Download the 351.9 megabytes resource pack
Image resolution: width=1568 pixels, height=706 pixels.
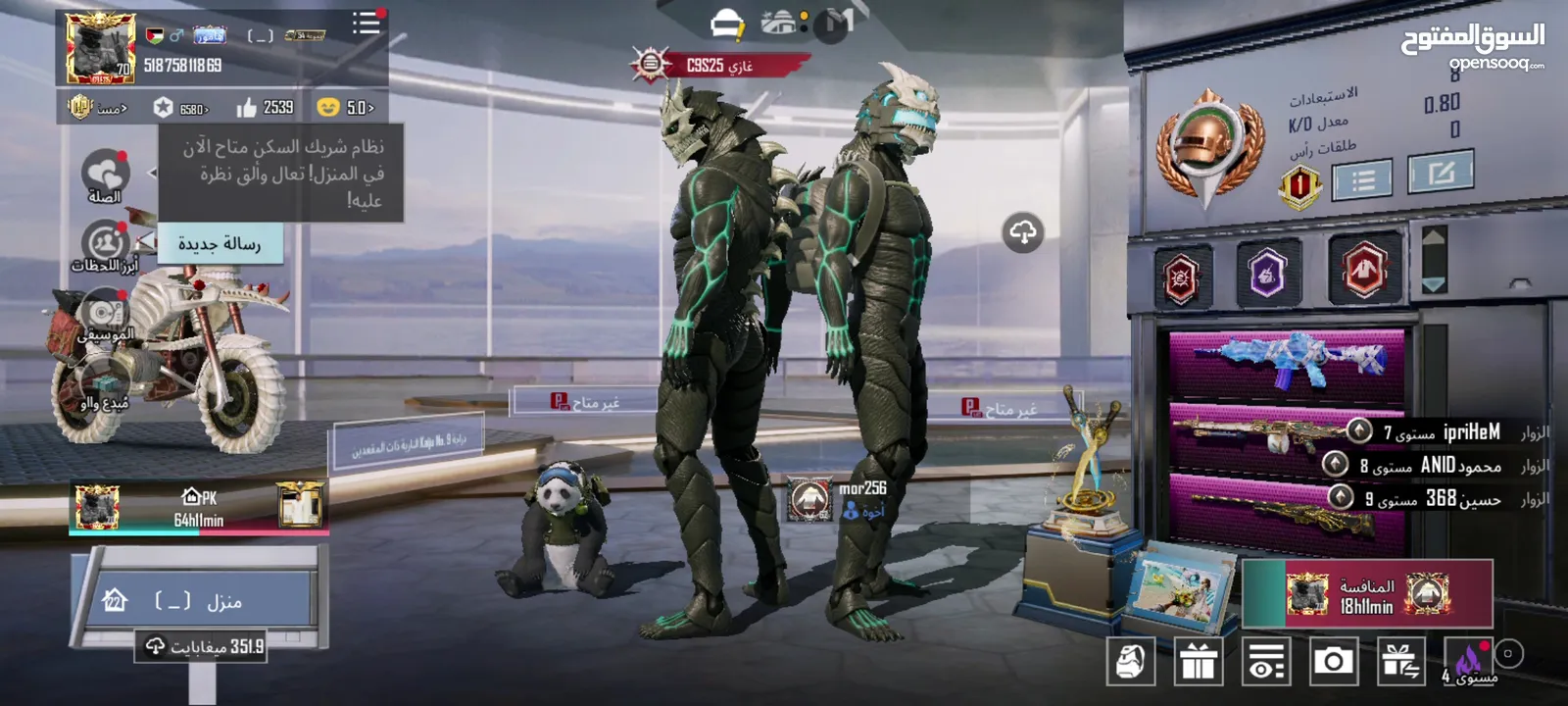(204, 646)
